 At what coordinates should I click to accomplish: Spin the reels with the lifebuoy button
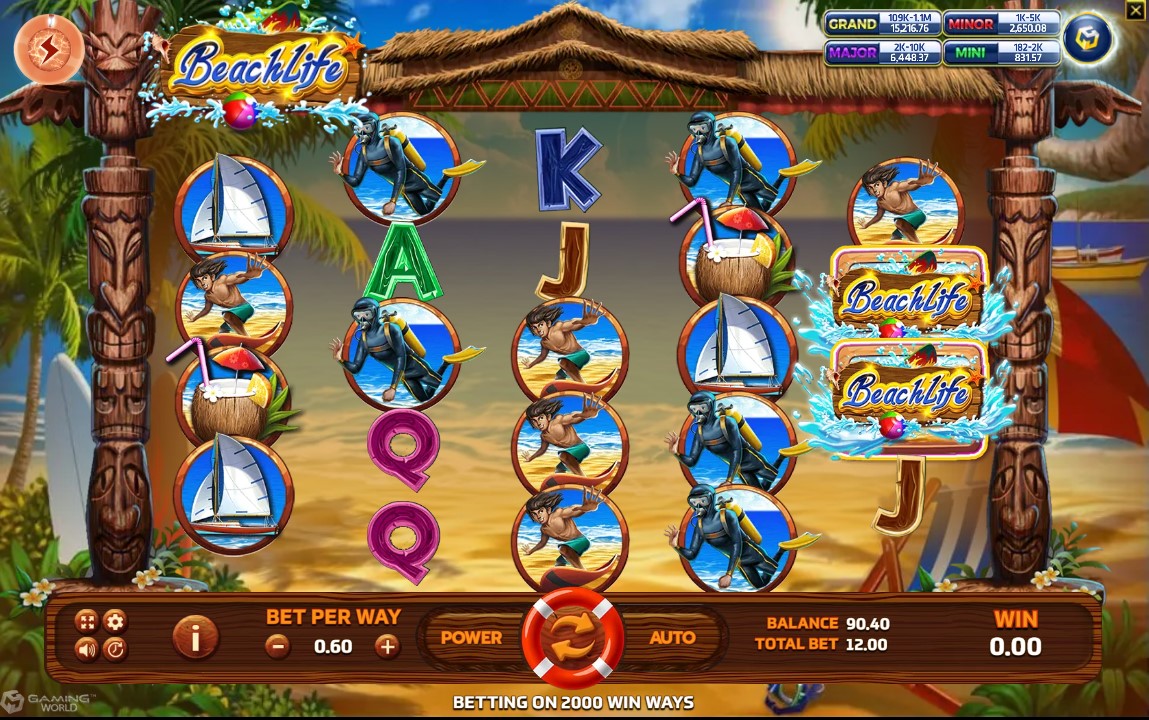[572, 638]
